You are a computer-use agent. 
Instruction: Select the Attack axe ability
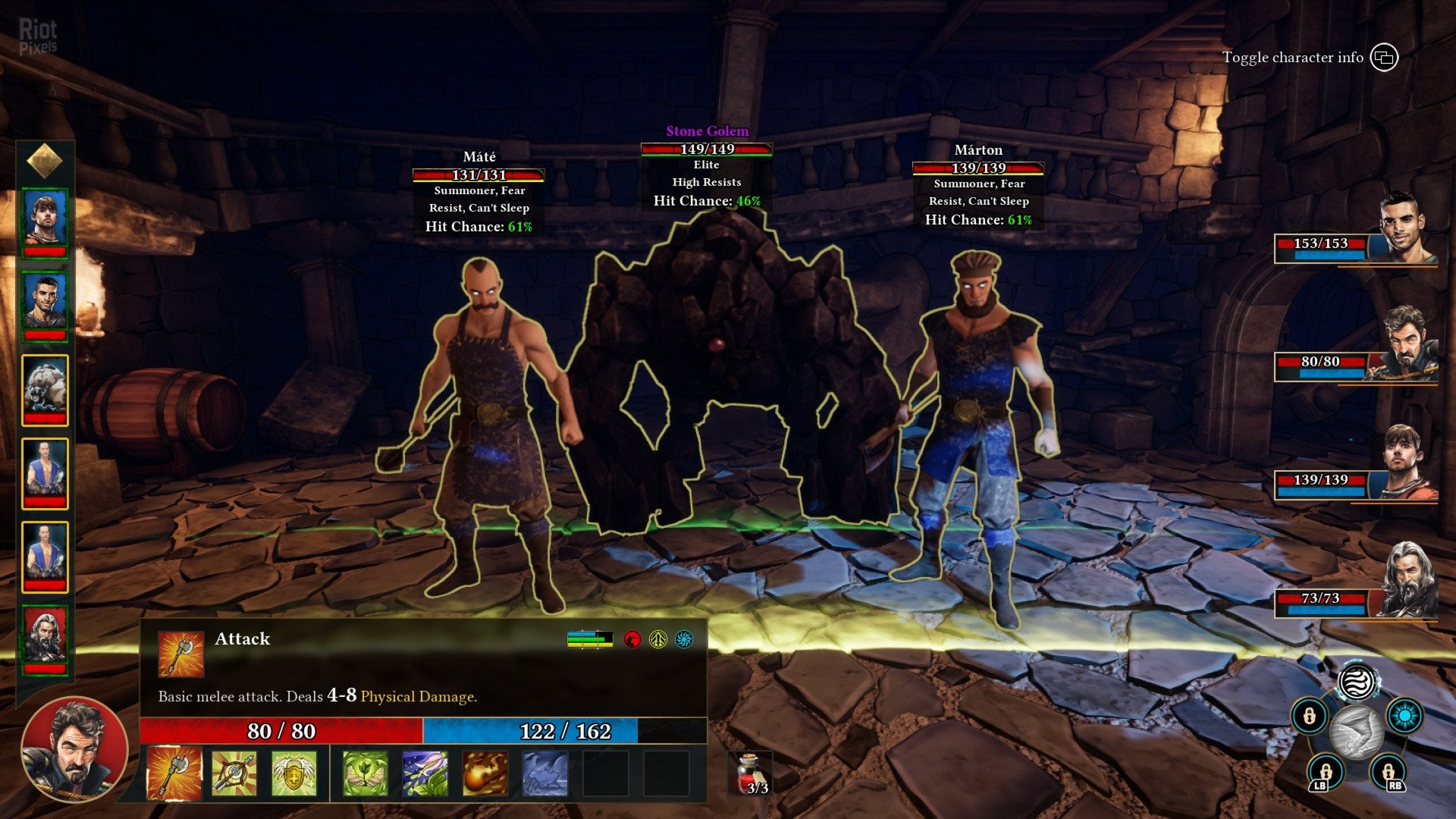point(174,773)
